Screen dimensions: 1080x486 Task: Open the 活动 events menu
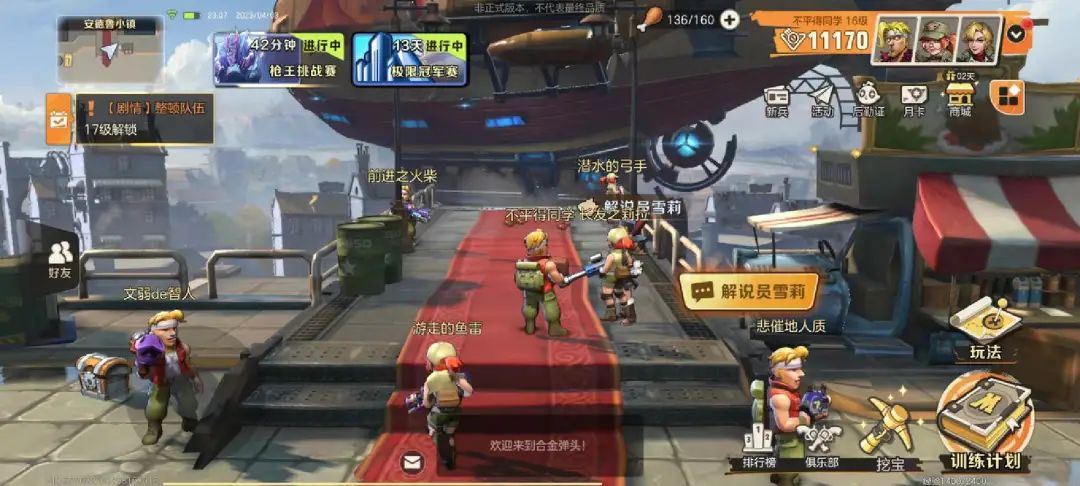(822, 100)
